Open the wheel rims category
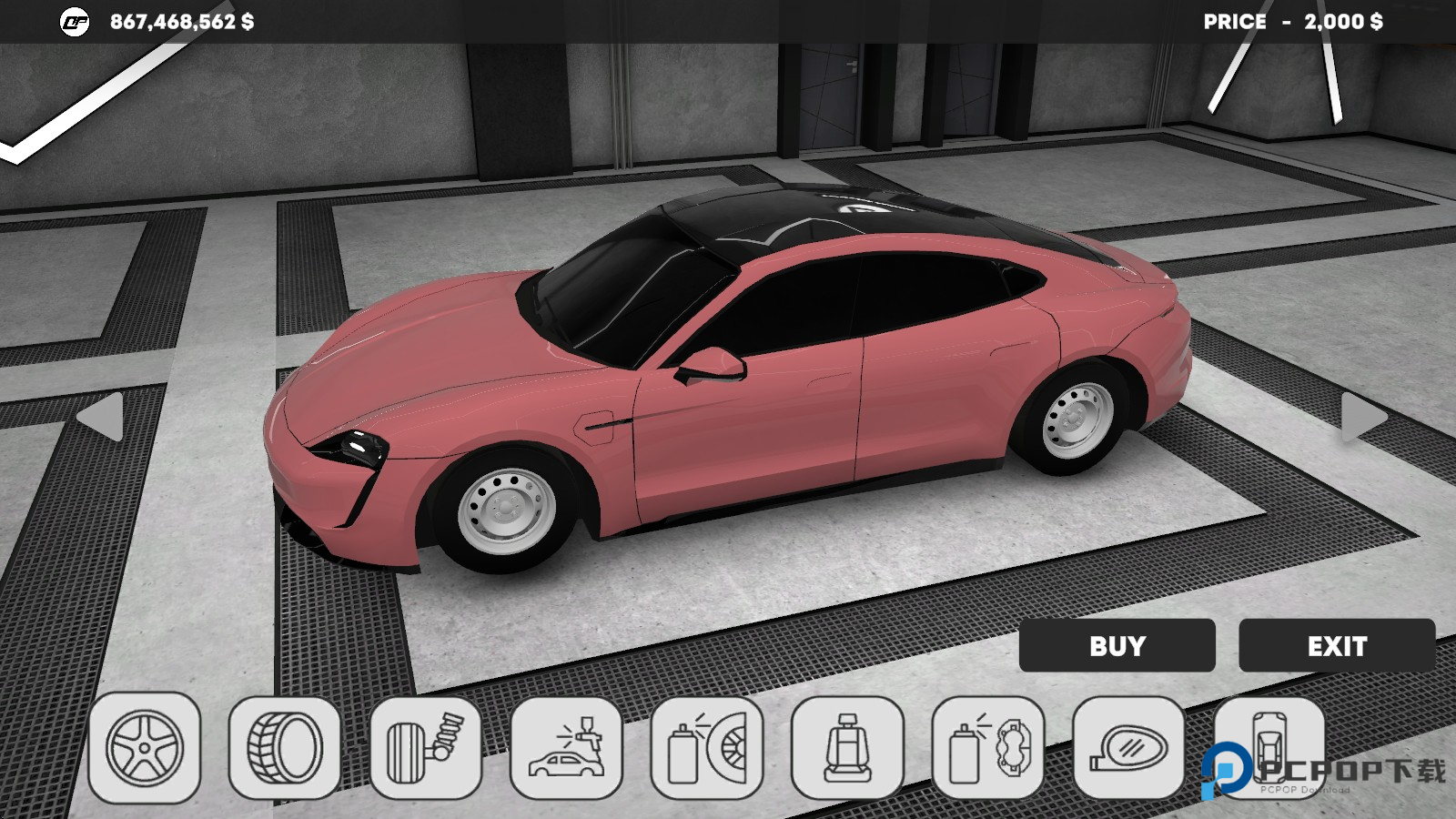 click(145, 748)
